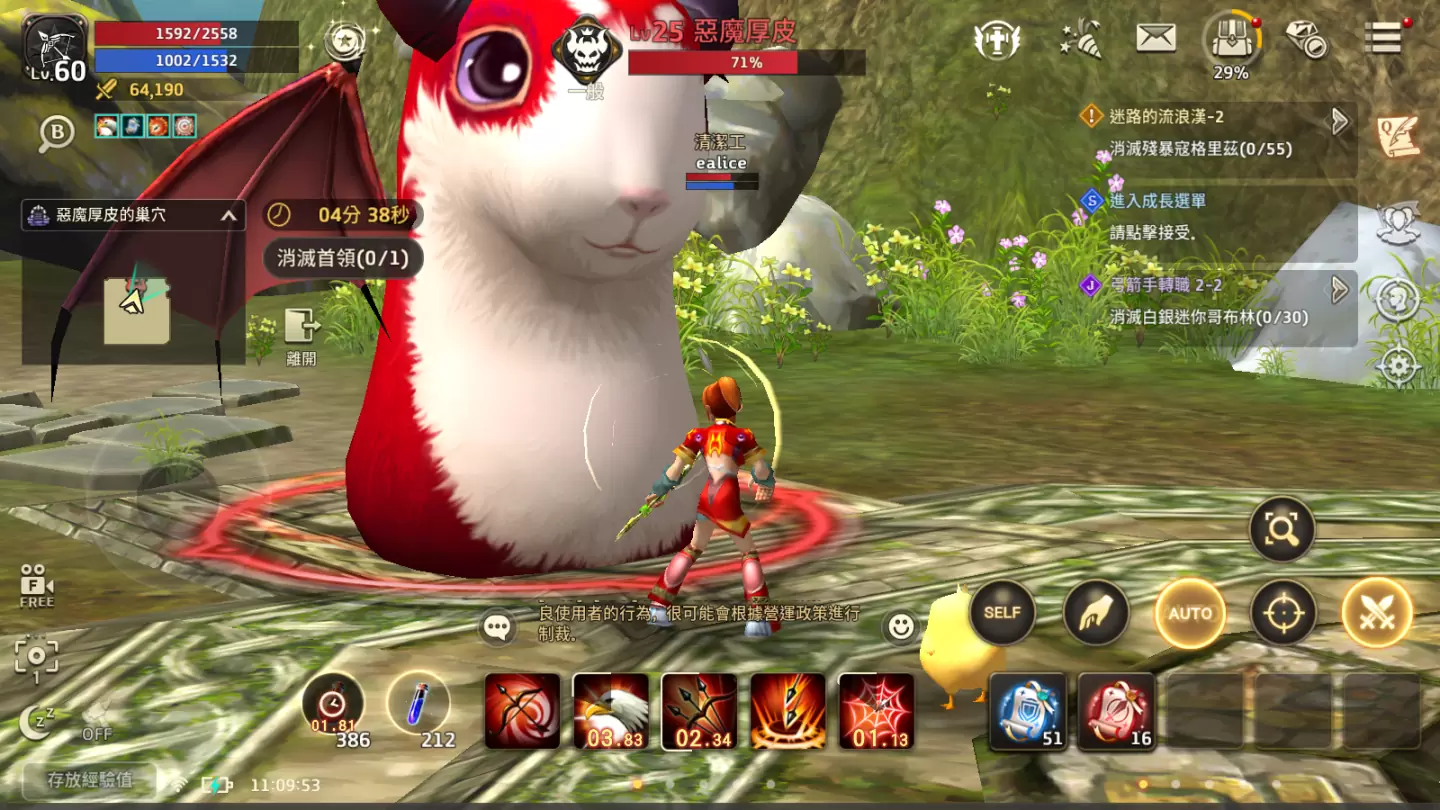This screenshot has height=810, width=1440.
Task: Open the hamburger main menu
Action: (x=1385, y=38)
